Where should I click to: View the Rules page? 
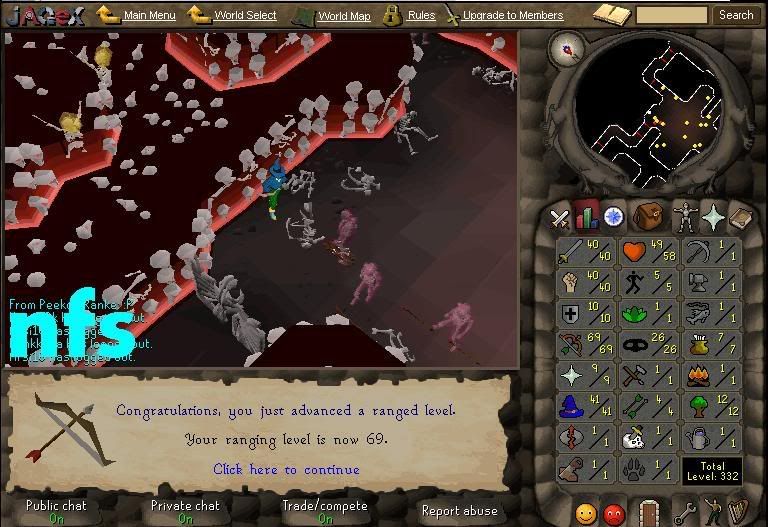point(421,15)
